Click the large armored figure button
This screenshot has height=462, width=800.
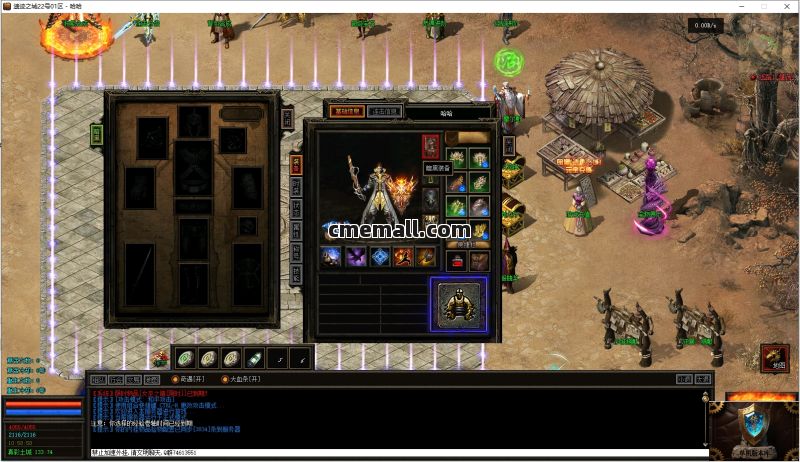pos(459,304)
